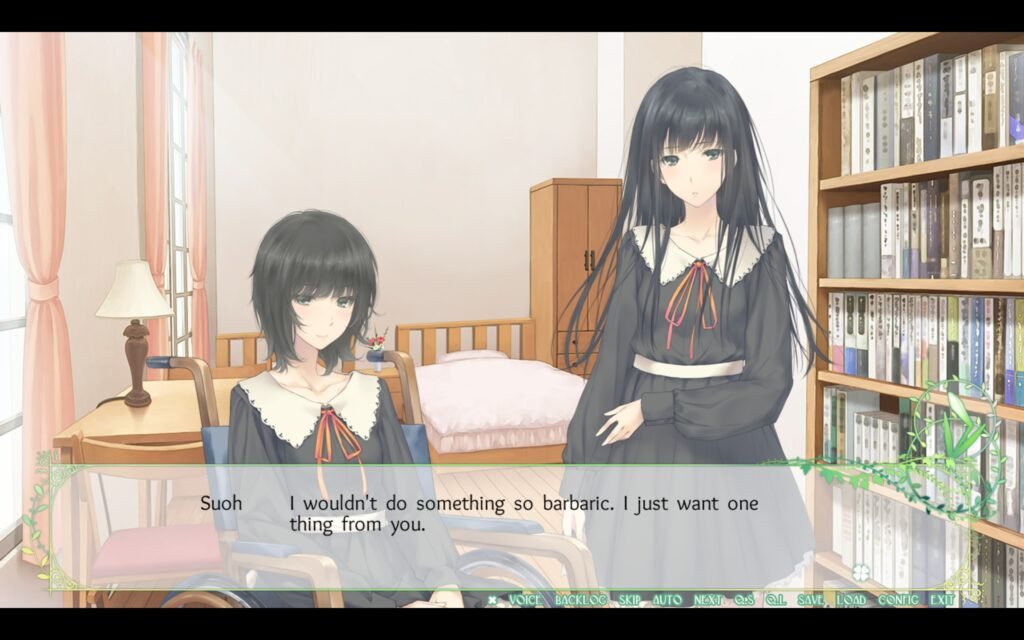
Task: Open the SAVE menu
Action: point(812,600)
